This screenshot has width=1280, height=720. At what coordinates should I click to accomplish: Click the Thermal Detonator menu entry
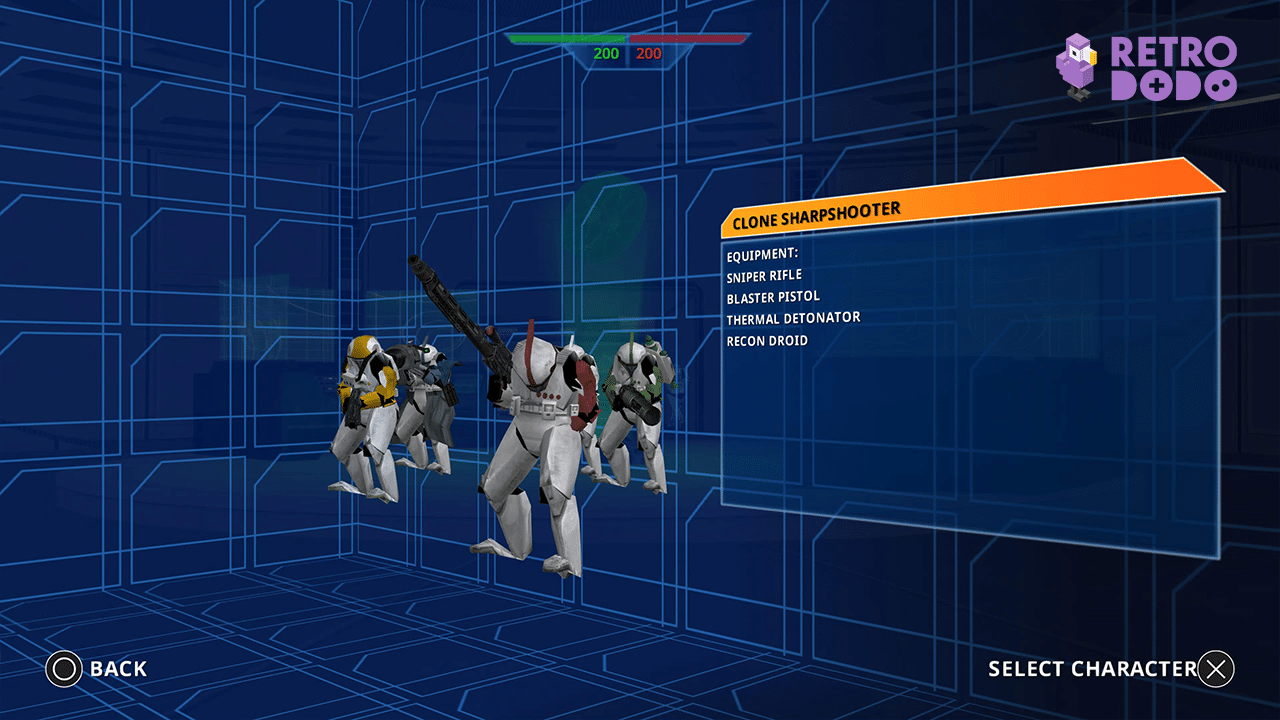(x=794, y=317)
